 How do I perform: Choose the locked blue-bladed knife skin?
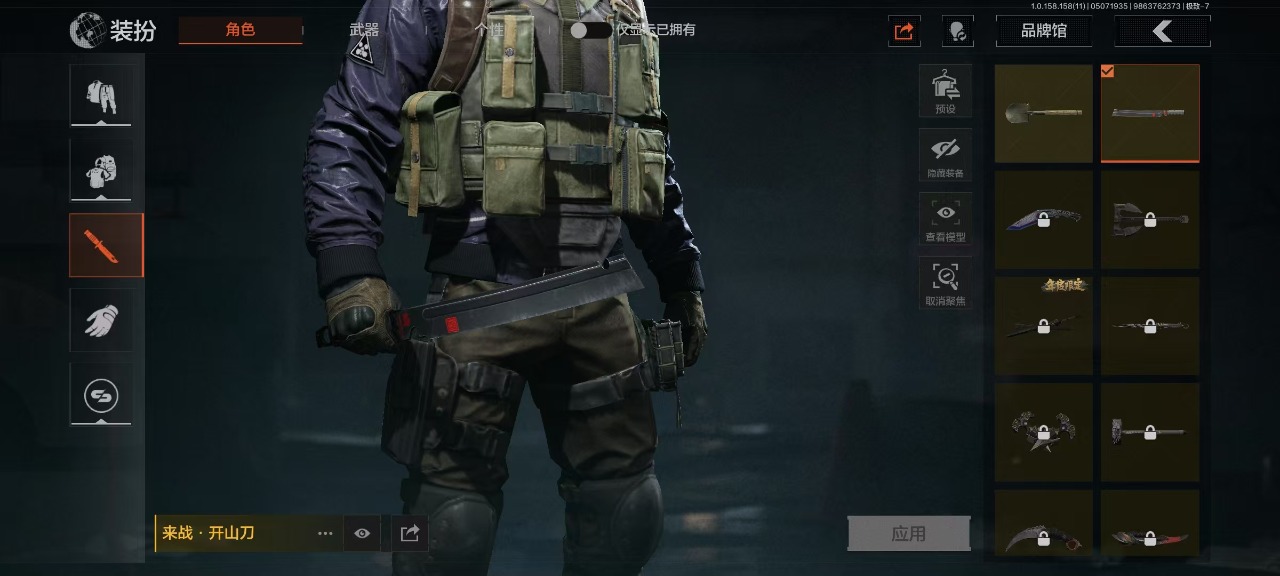1043,220
